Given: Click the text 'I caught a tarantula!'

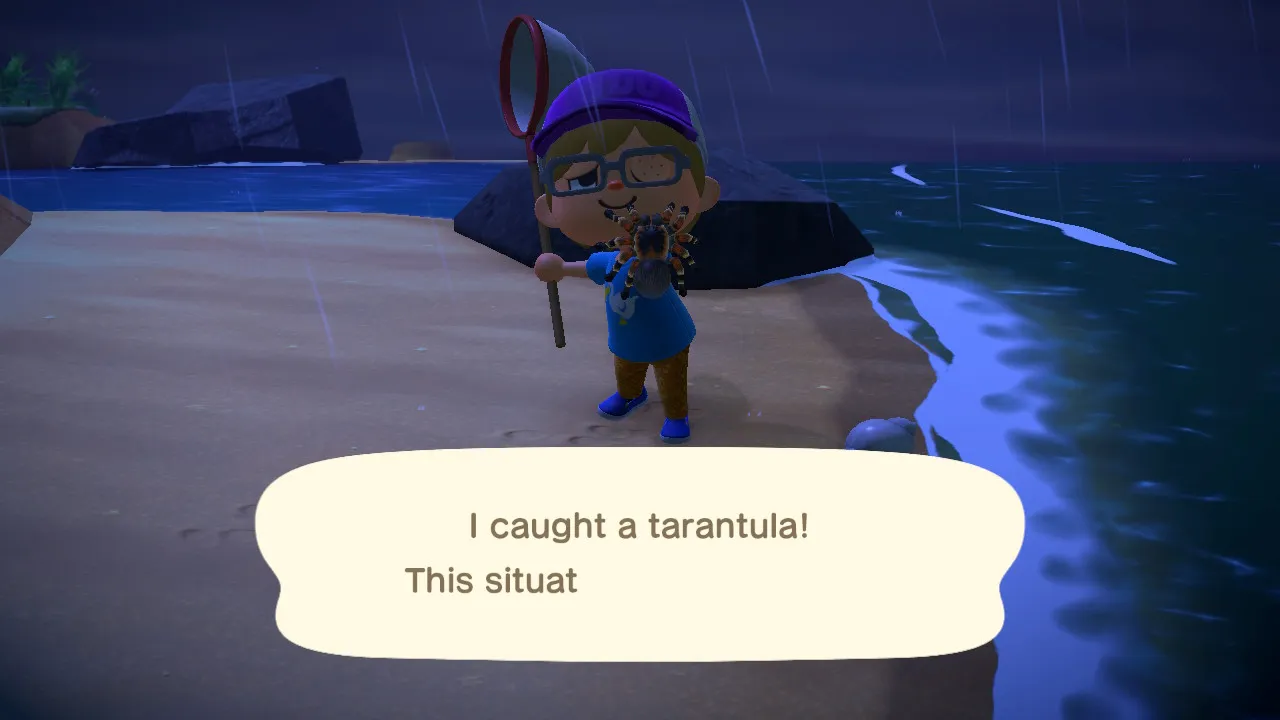Looking at the screenshot, I should point(637,525).
